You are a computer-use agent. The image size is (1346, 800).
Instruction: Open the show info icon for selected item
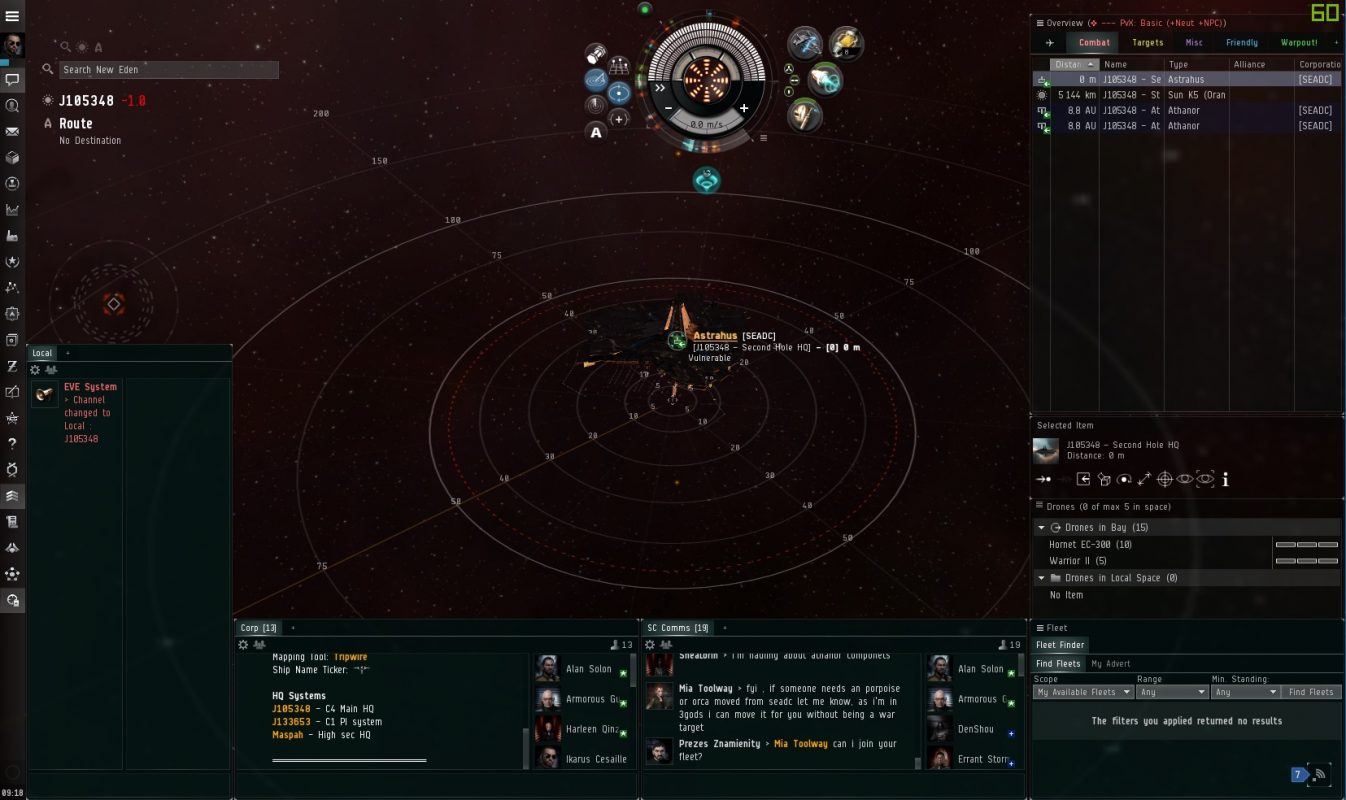1225,480
